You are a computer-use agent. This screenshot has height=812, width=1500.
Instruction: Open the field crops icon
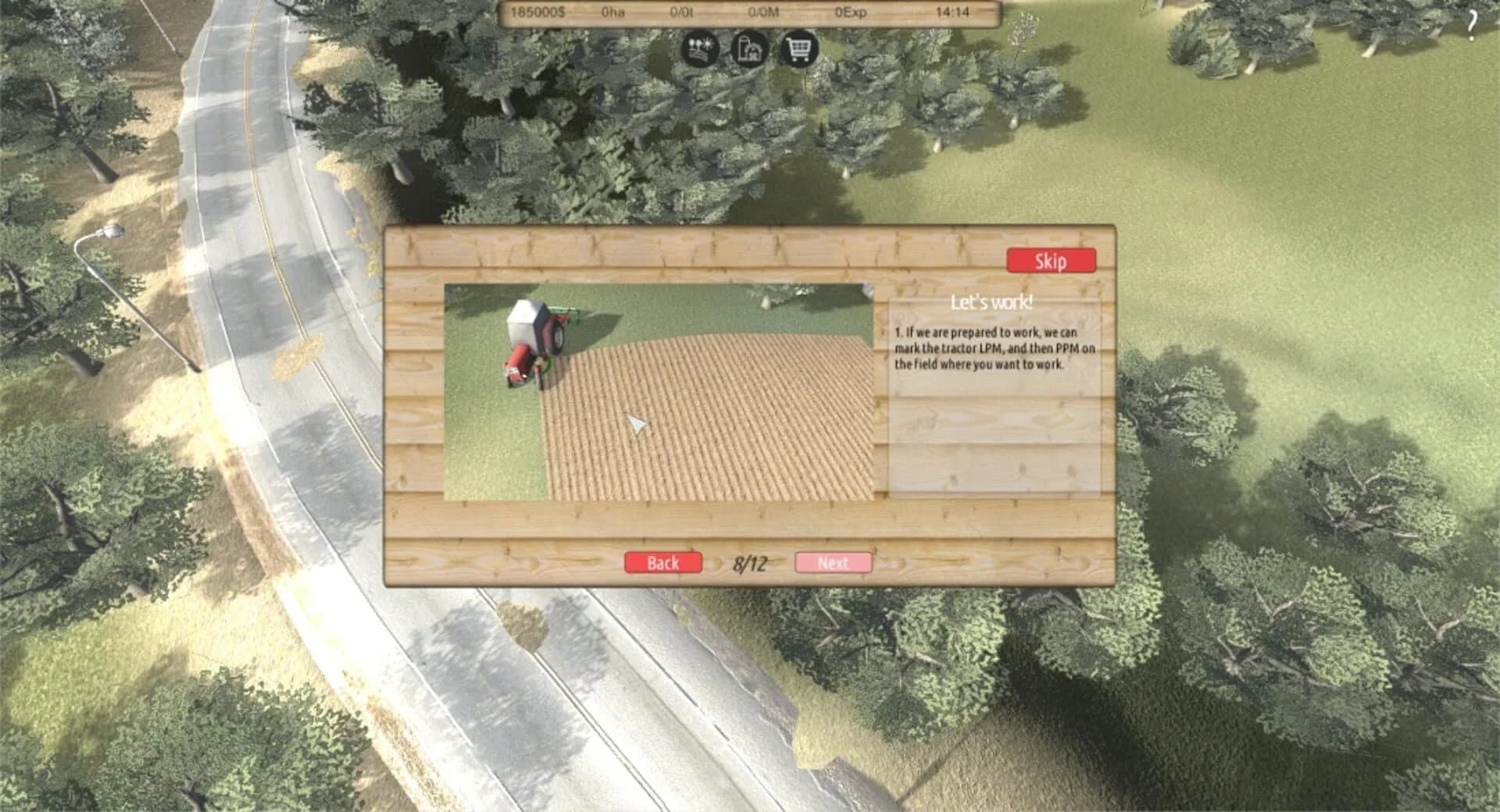[701, 49]
